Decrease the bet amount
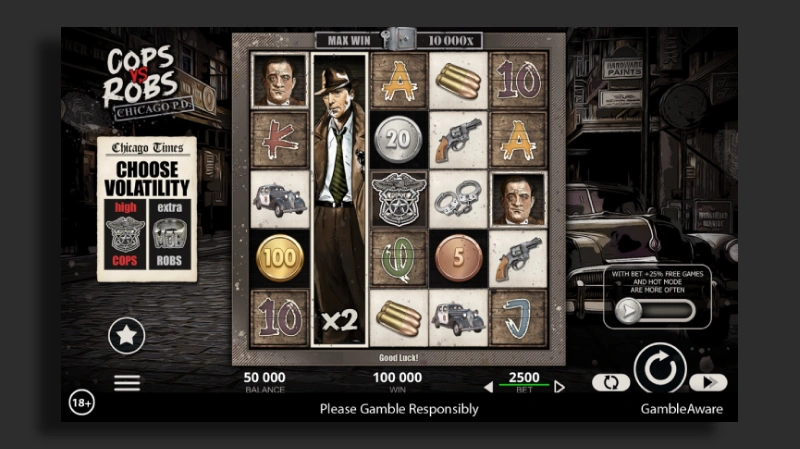The height and width of the screenshot is (449, 800). click(489, 386)
